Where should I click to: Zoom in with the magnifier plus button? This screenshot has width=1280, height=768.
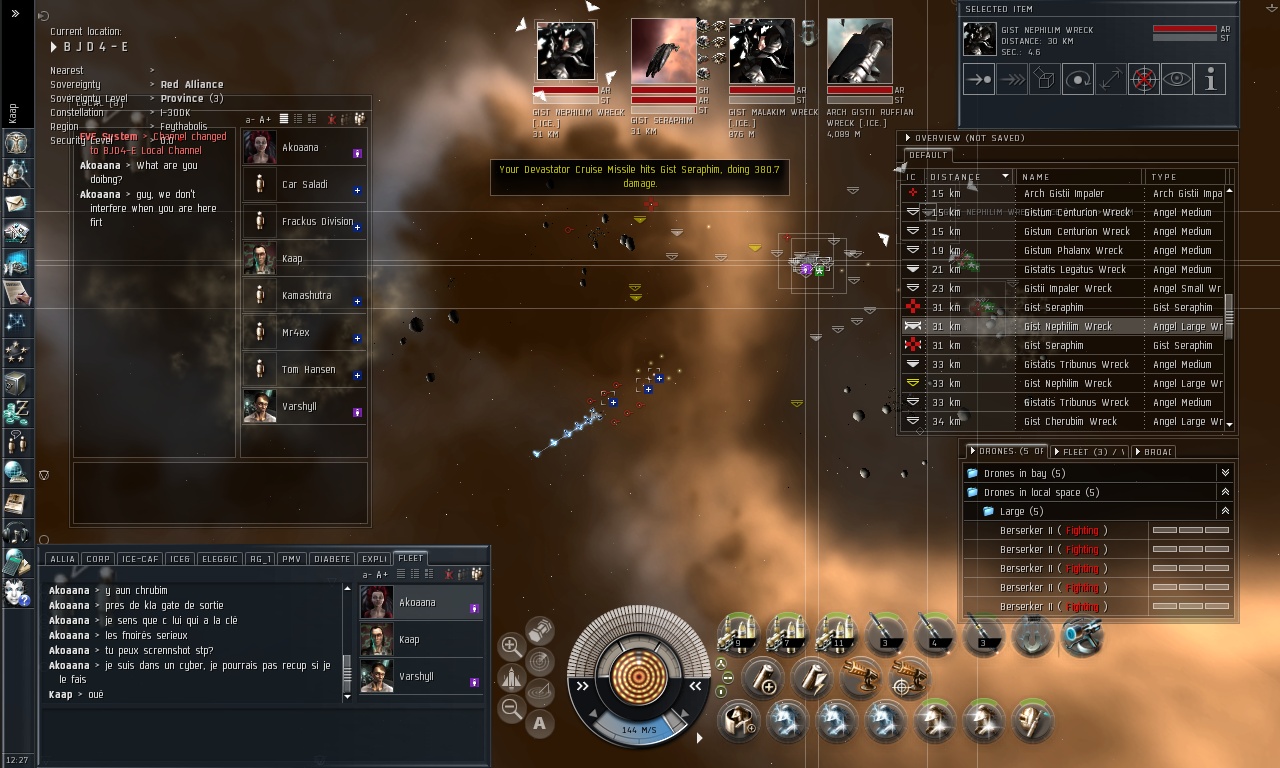click(511, 645)
